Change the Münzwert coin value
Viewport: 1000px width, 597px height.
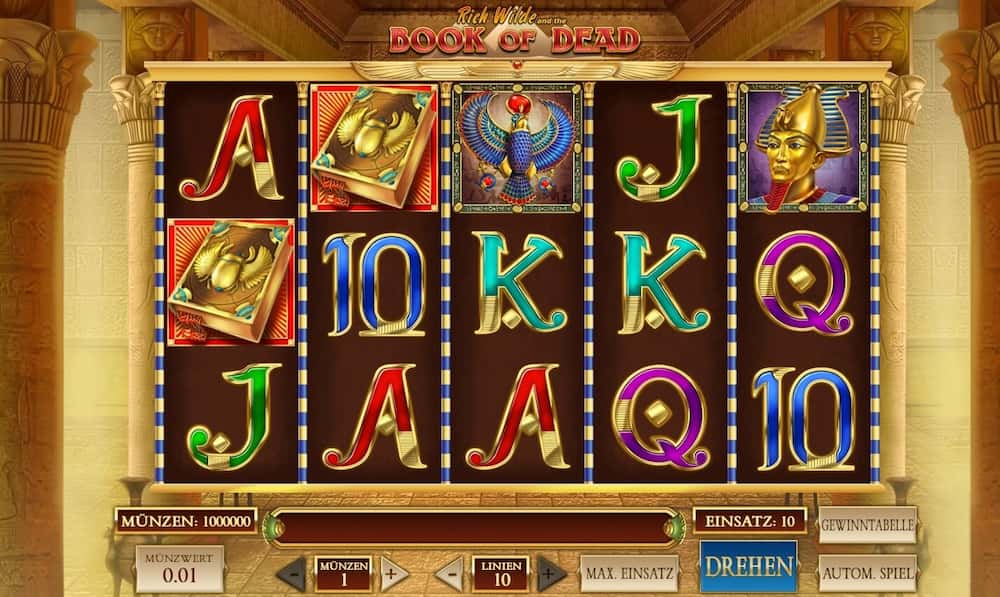pos(180,569)
